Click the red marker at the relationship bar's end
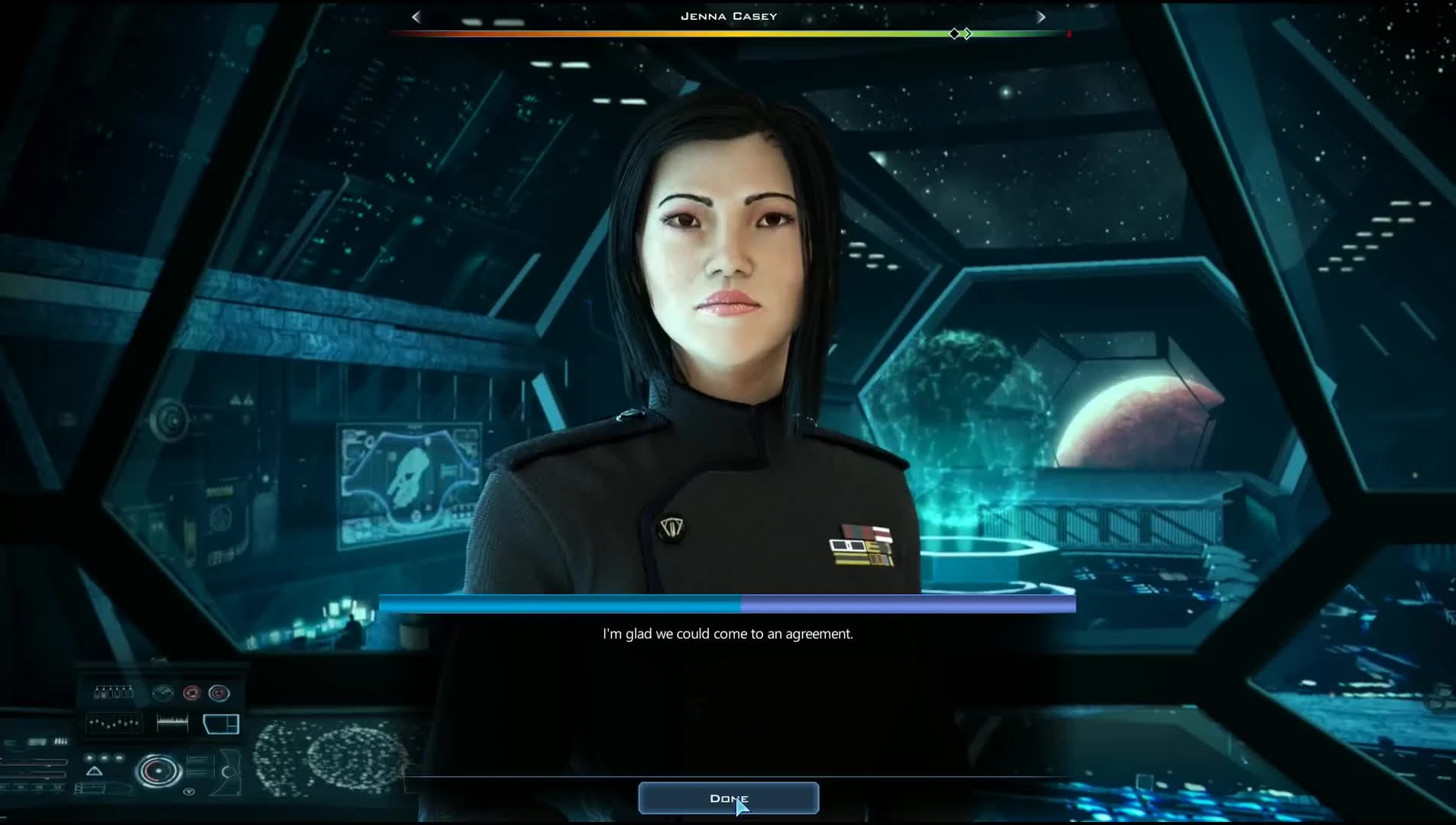 tap(1069, 34)
